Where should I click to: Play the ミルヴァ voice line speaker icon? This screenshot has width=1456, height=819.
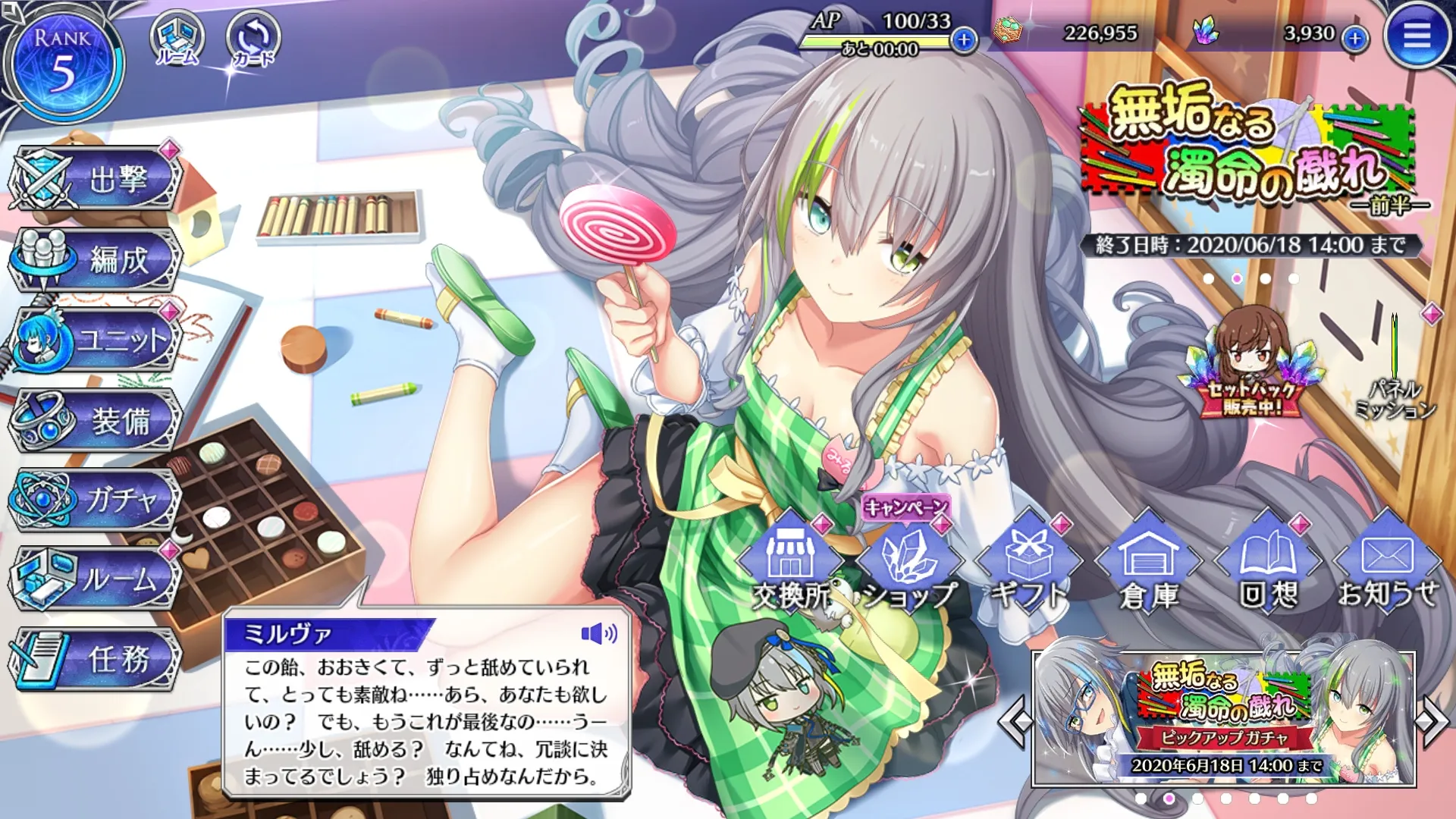(x=598, y=633)
